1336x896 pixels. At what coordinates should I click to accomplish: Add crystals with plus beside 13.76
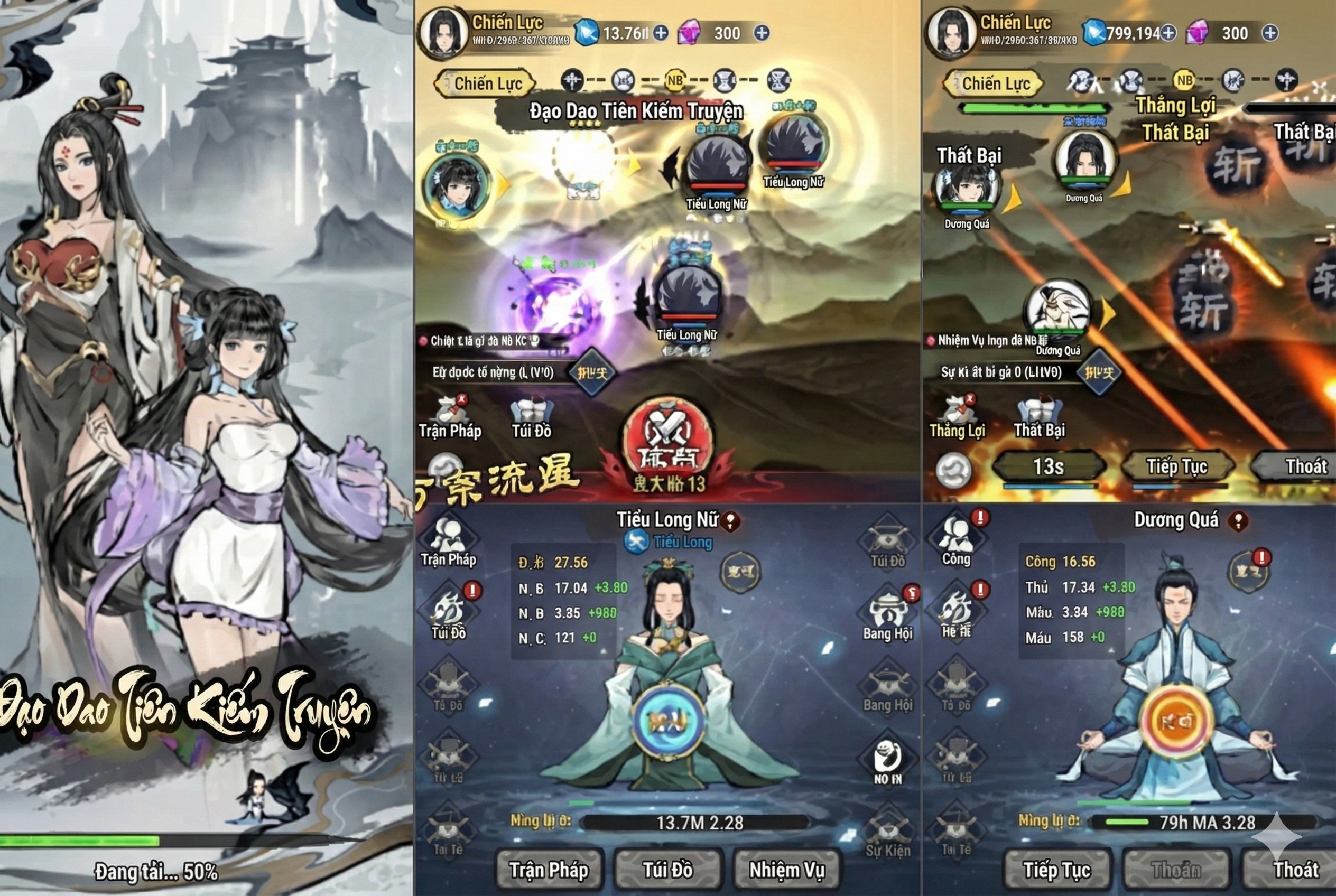coord(661,33)
